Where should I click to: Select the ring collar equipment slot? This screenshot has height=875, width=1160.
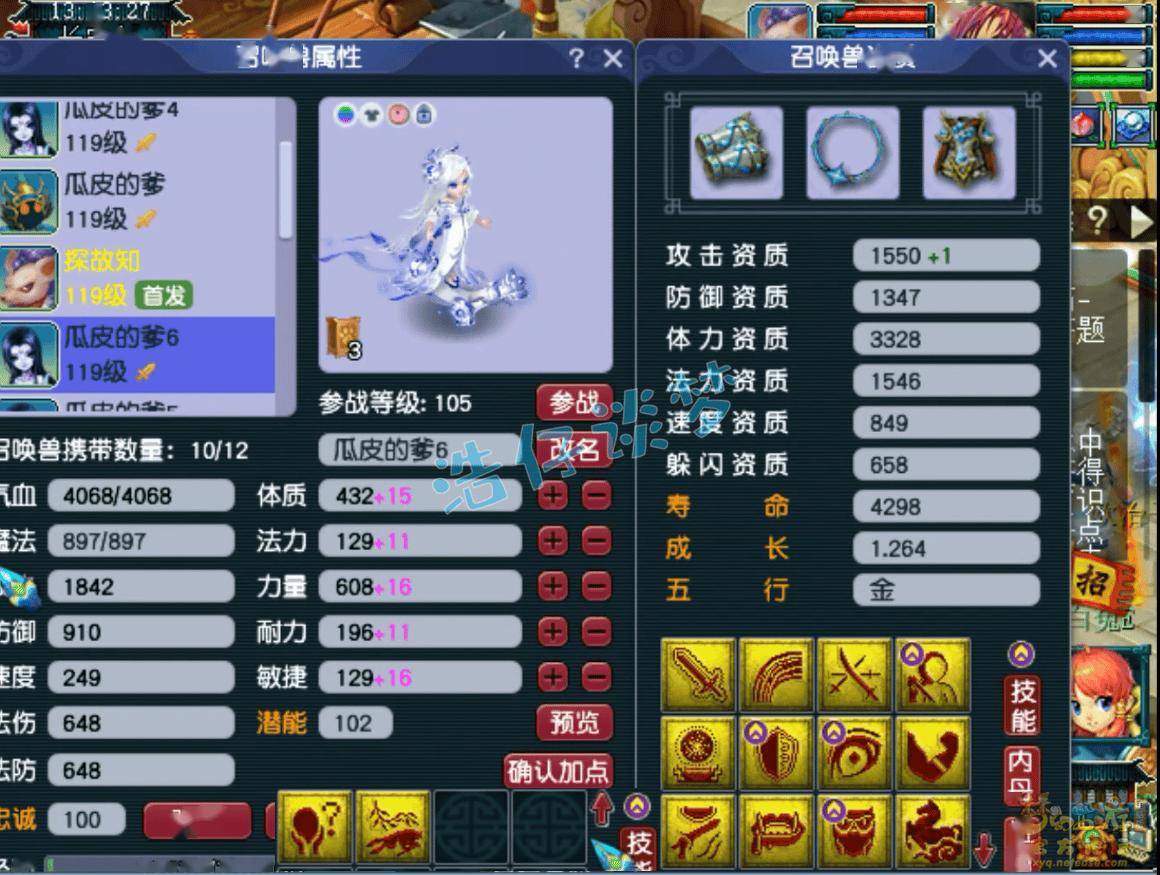(x=852, y=153)
